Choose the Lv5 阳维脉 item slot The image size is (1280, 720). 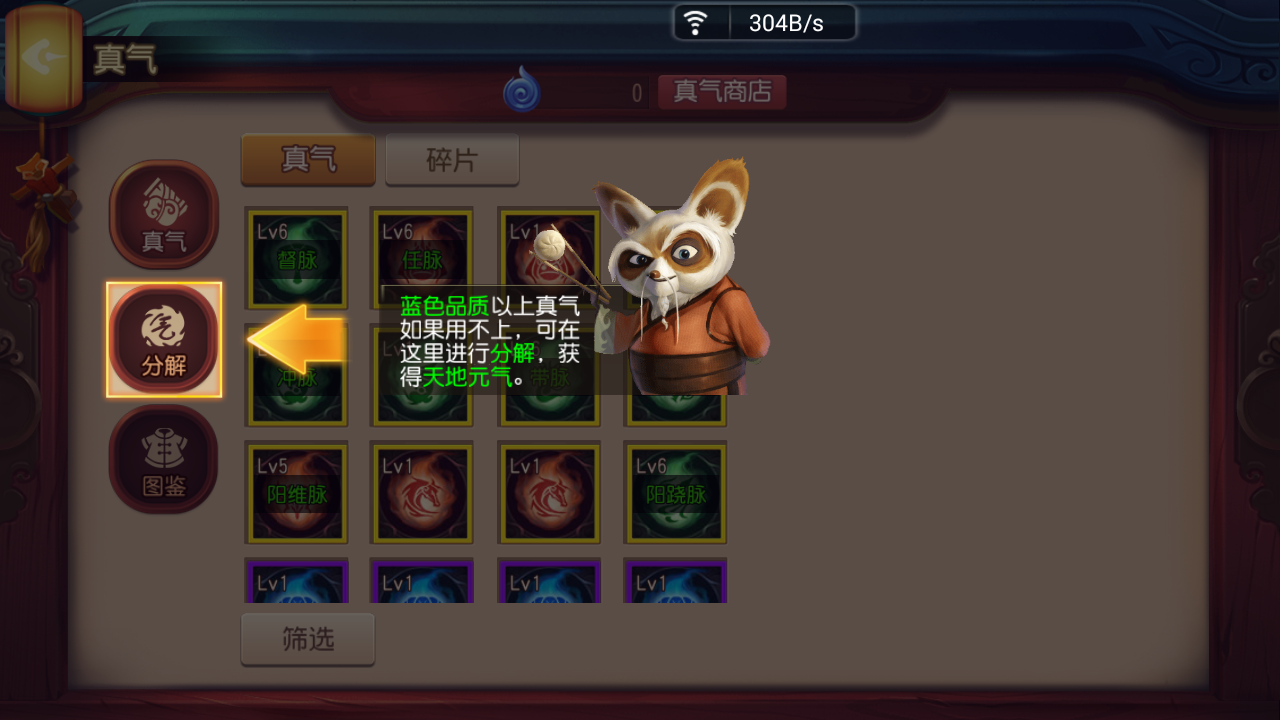[x=297, y=493]
